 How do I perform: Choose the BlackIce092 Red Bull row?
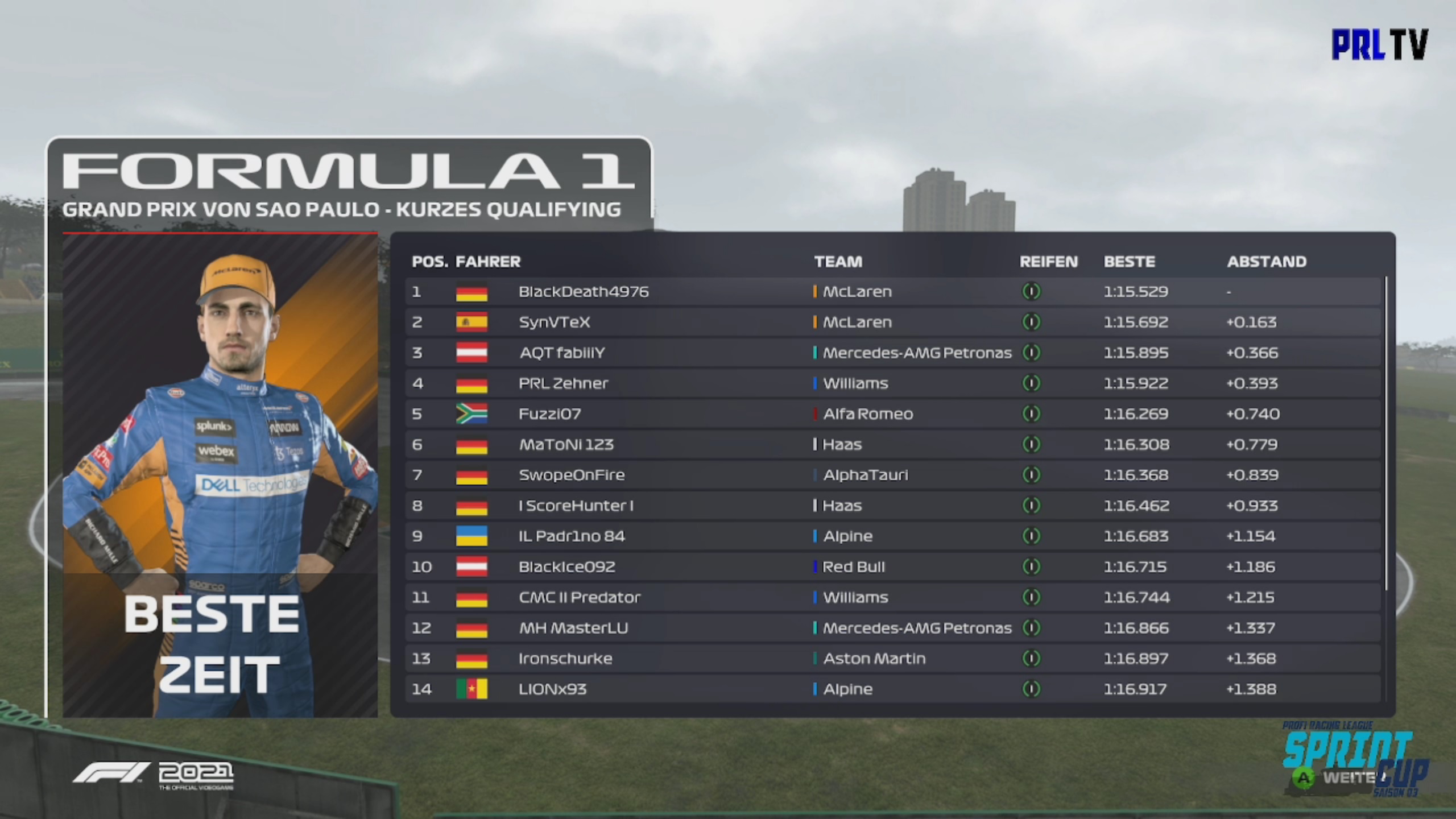click(893, 567)
